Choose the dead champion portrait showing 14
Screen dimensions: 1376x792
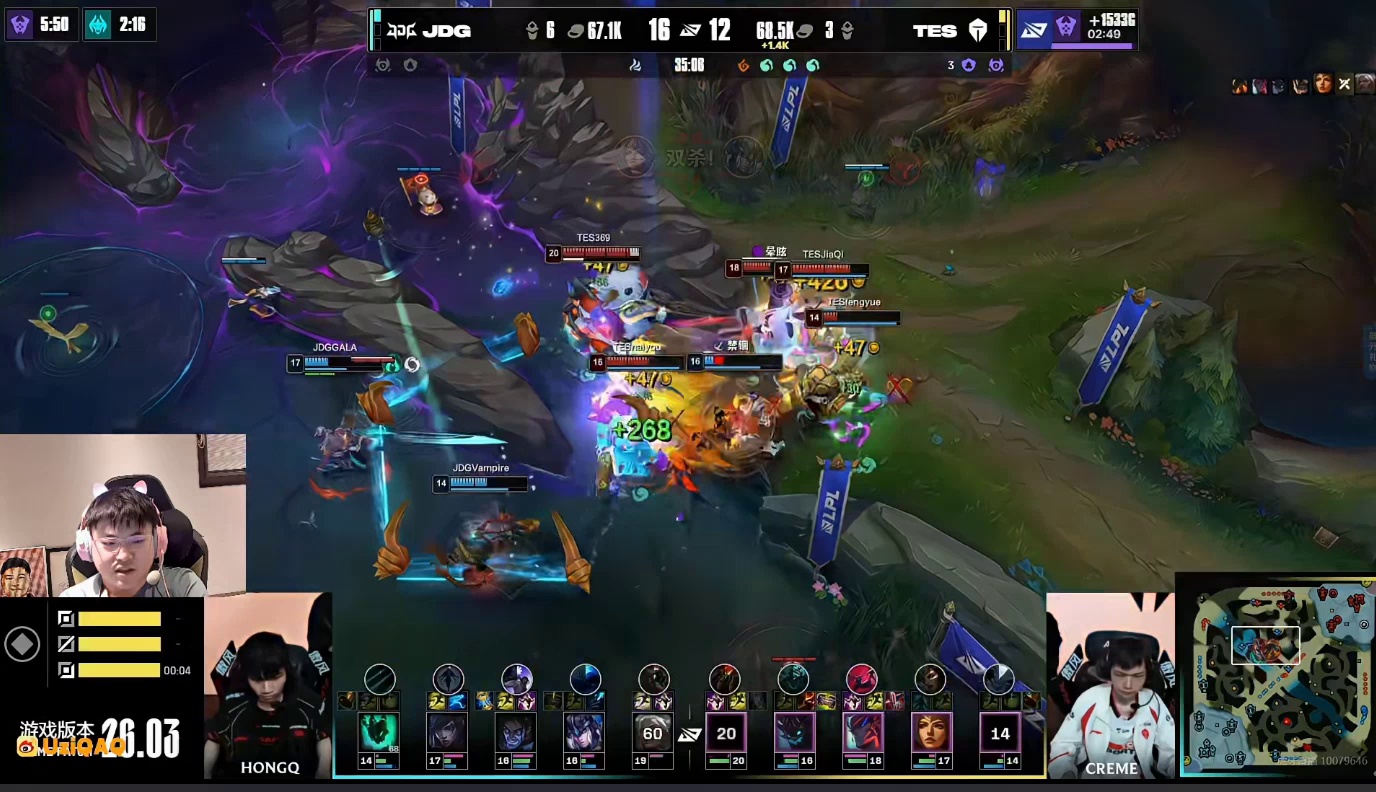(999, 732)
